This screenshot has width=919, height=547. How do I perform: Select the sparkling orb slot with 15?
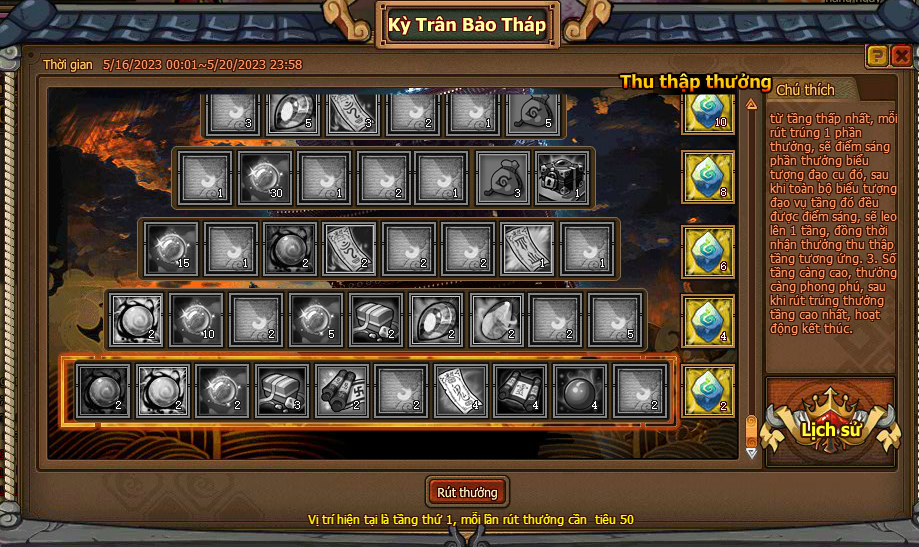click(171, 248)
